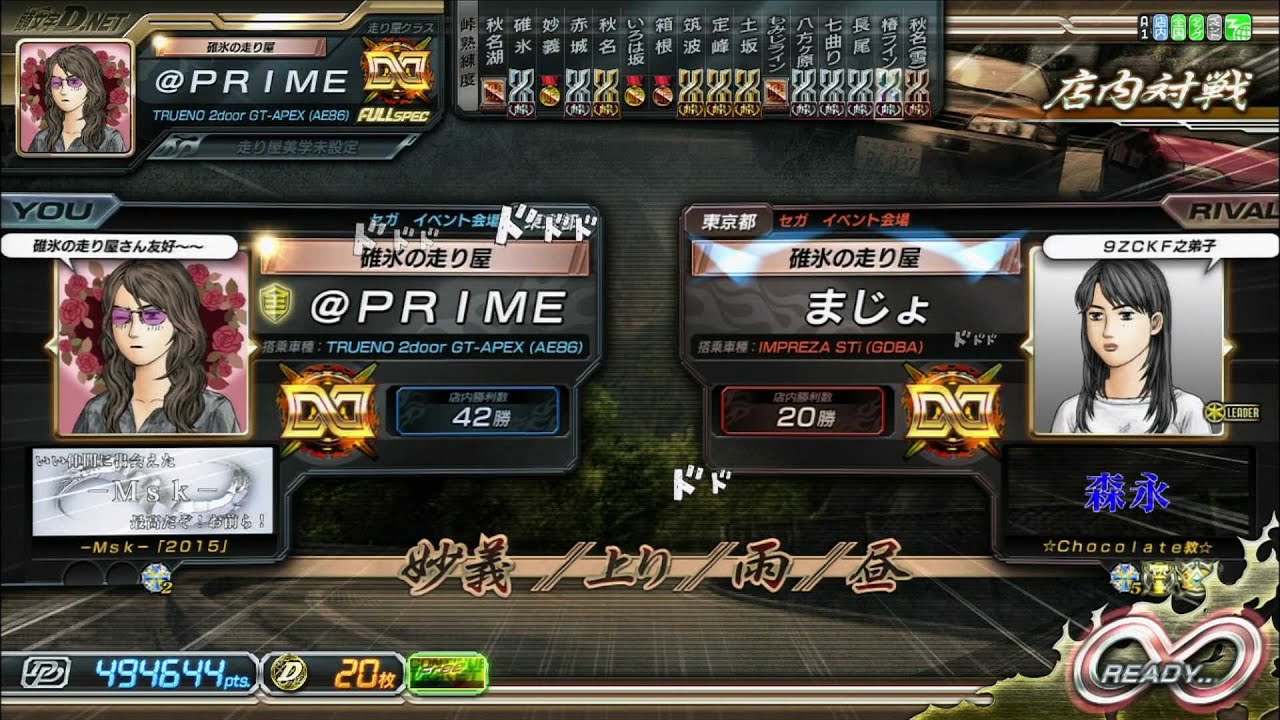This screenshot has width=1280, height=720.
Task: Click the green globe network icon
Action: 1237,26
